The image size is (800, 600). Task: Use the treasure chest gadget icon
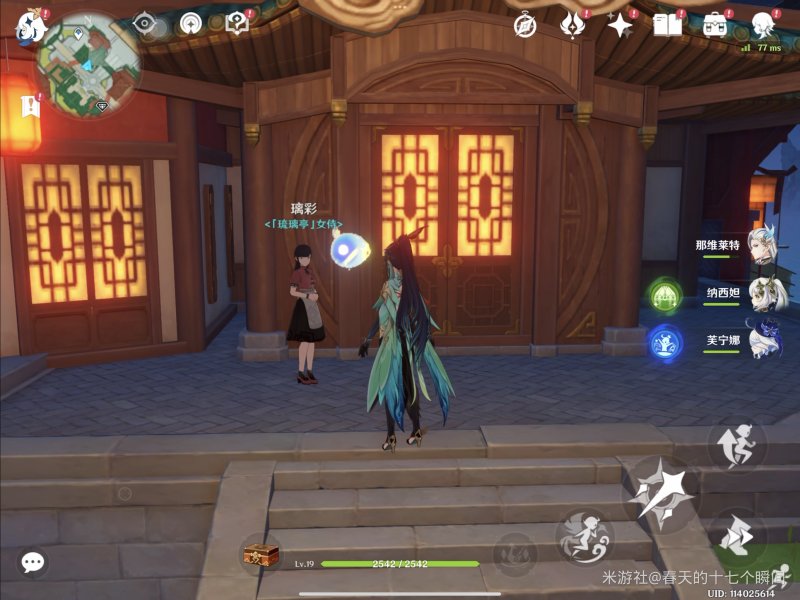pyautogui.click(x=261, y=554)
